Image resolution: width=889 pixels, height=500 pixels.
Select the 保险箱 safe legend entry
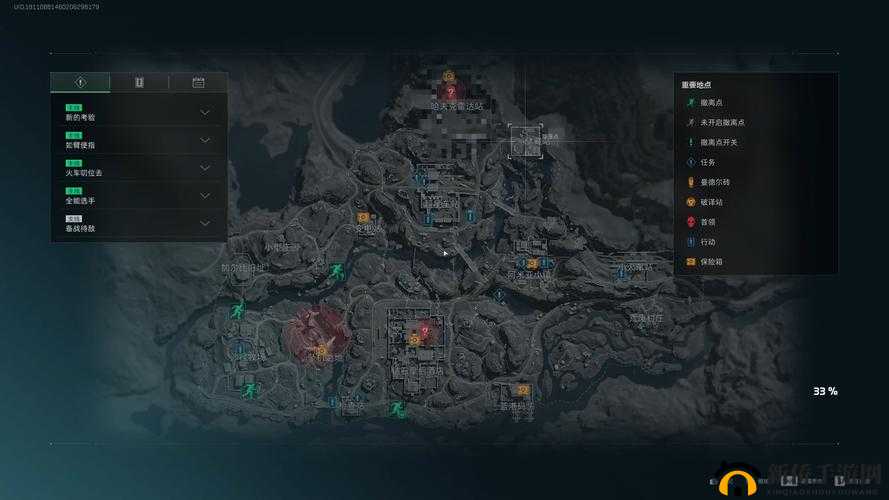(x=709, y=262)
